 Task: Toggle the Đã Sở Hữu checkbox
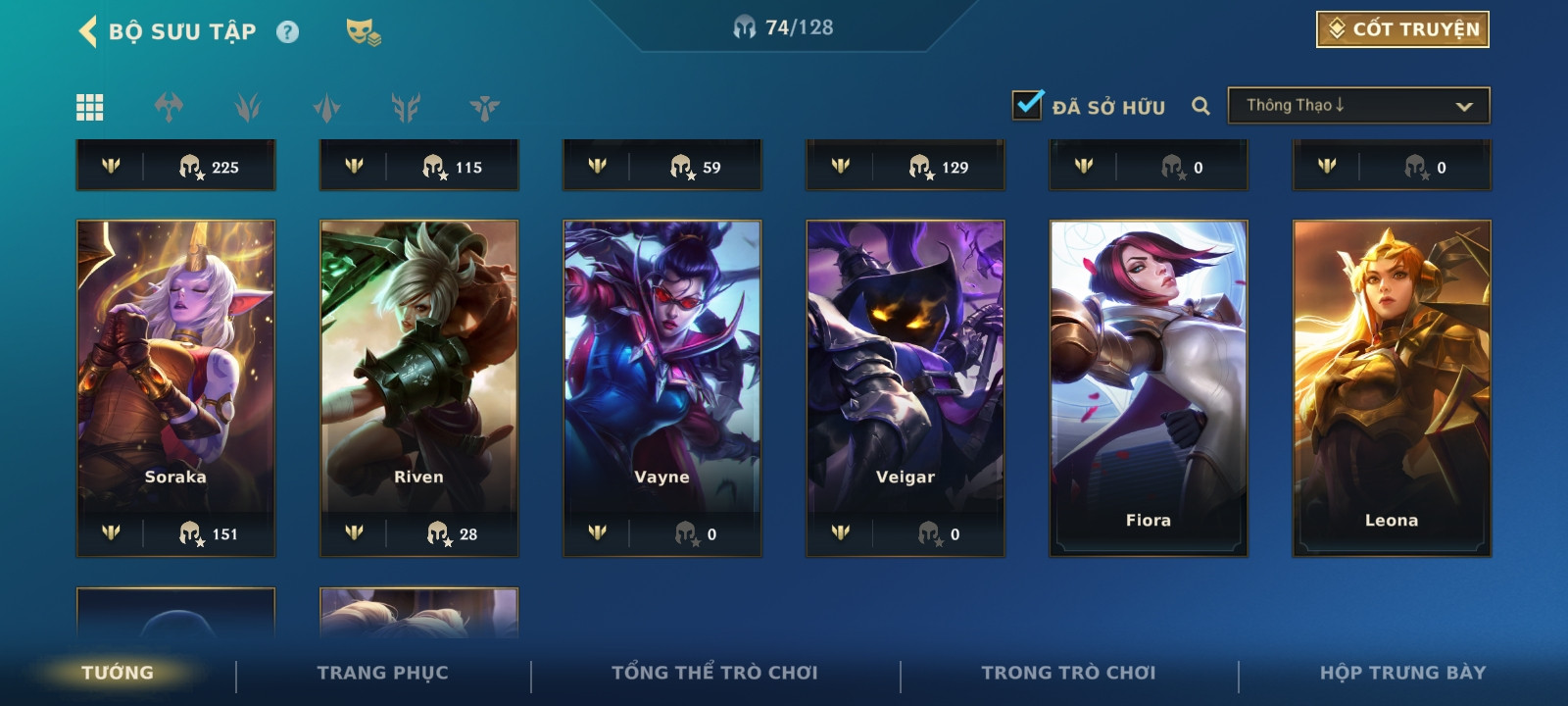[x=1027, y=105]
